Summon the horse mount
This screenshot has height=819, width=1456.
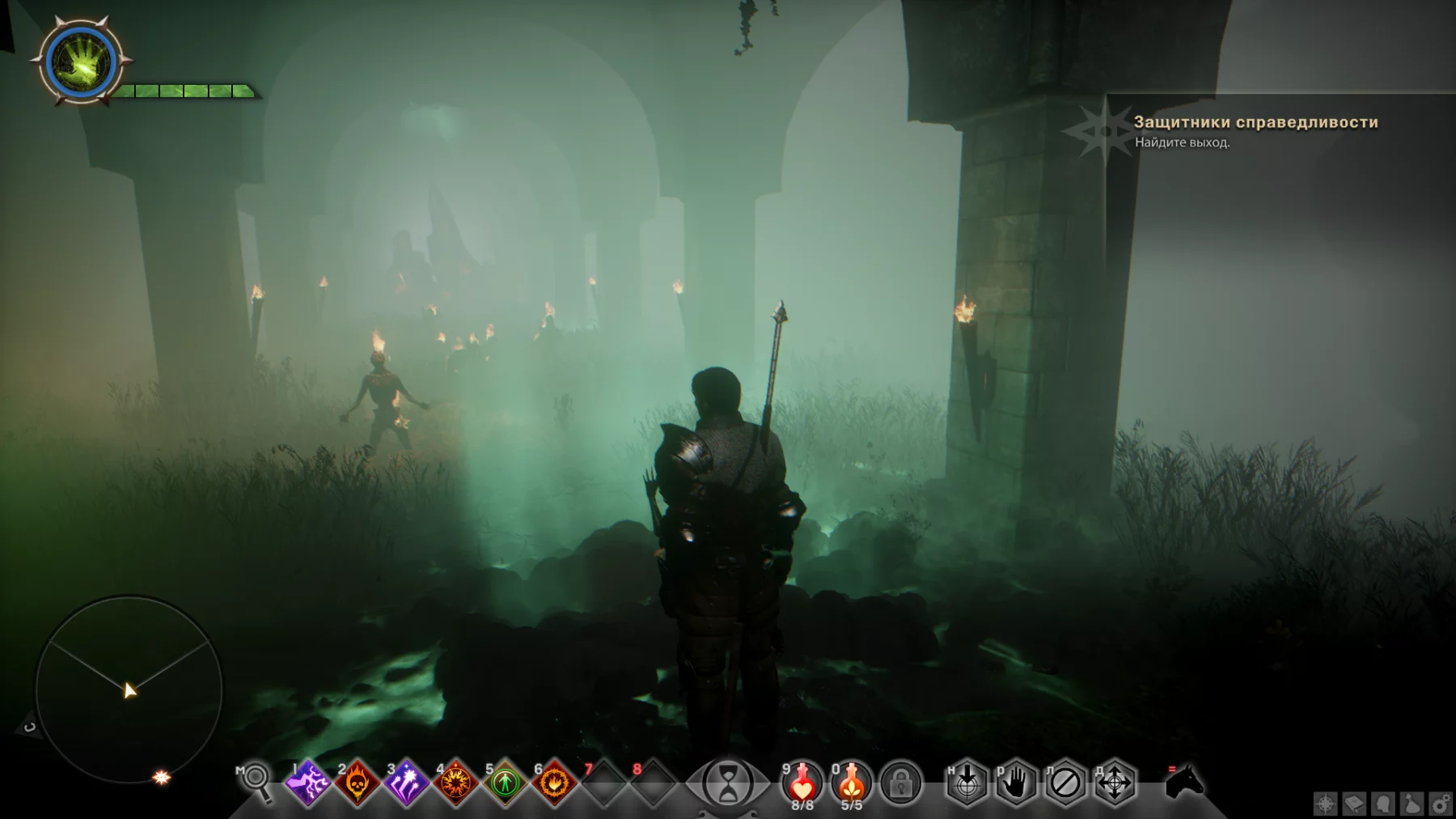[1185, 782]
